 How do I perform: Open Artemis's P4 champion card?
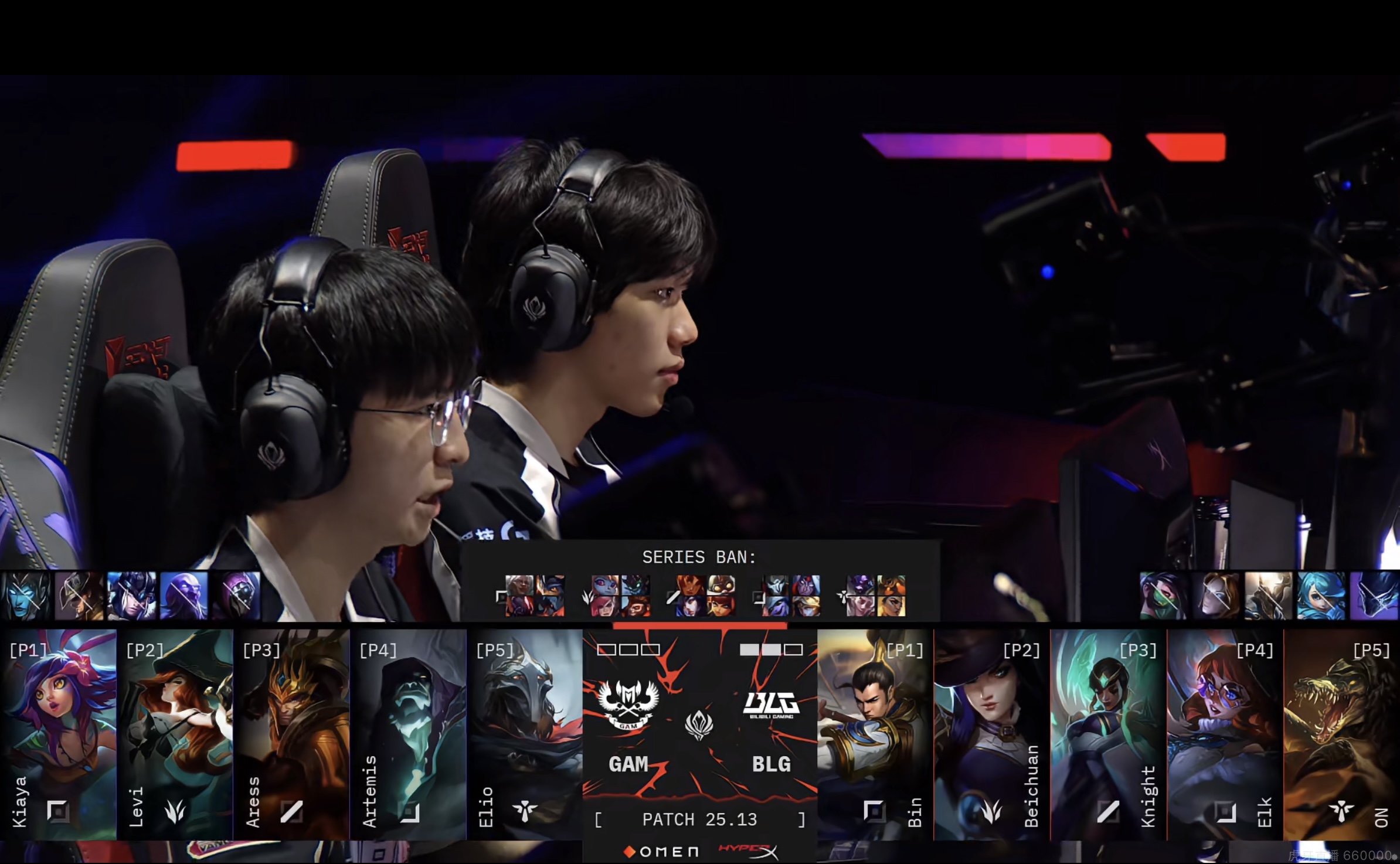(x=408, y=734)
